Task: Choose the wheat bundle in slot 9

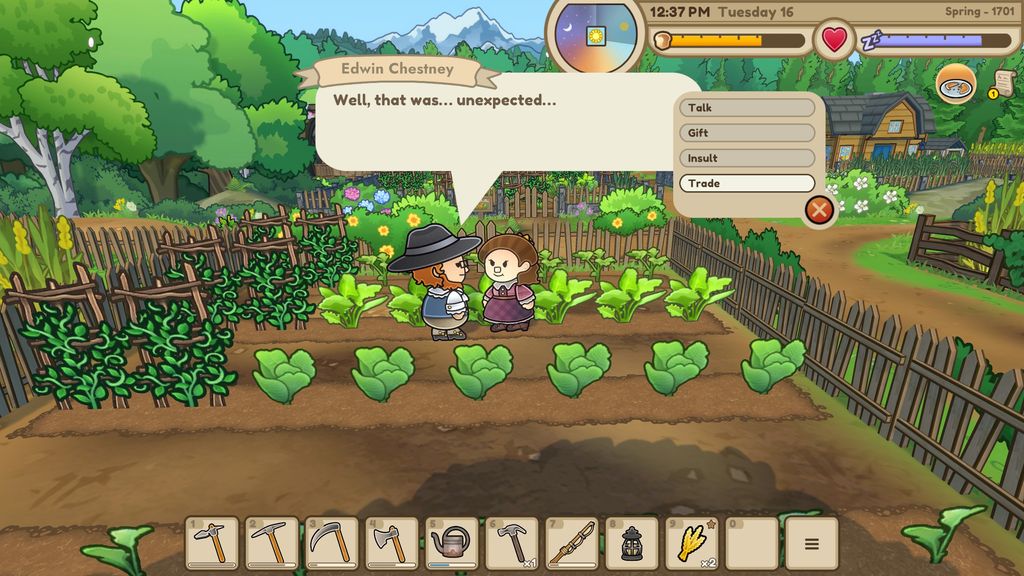Action: (692, 543)
